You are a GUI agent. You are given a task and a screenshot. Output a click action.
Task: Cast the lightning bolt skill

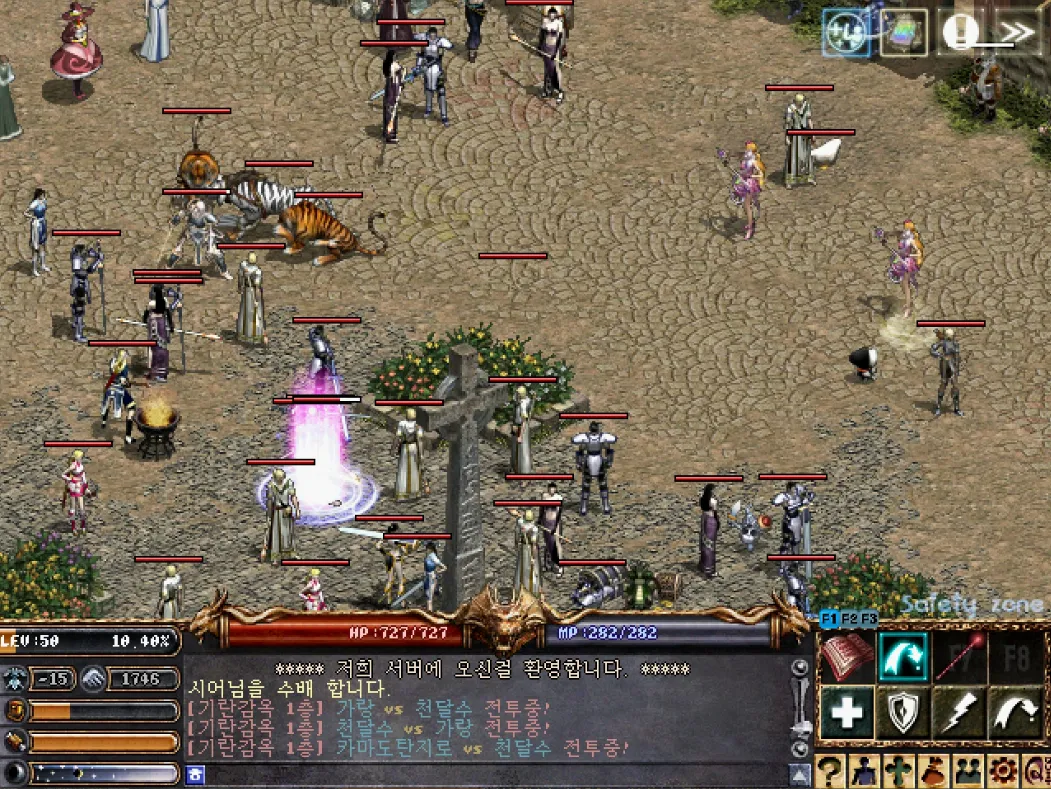click(959, 713)
